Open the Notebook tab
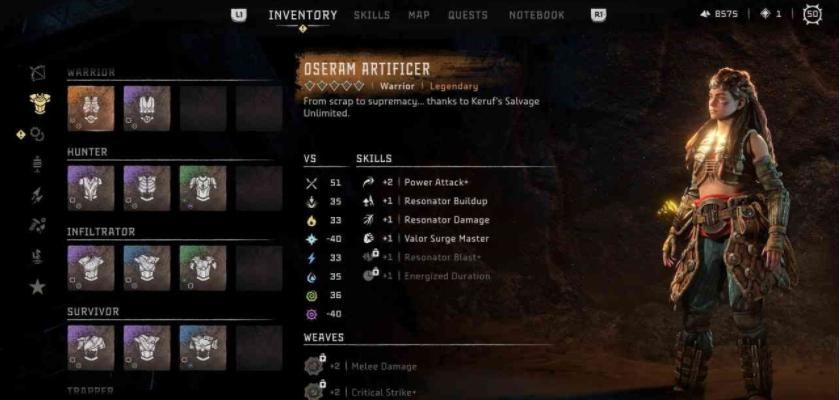Viewport: 840px width, 400px height. coord(537,15)
